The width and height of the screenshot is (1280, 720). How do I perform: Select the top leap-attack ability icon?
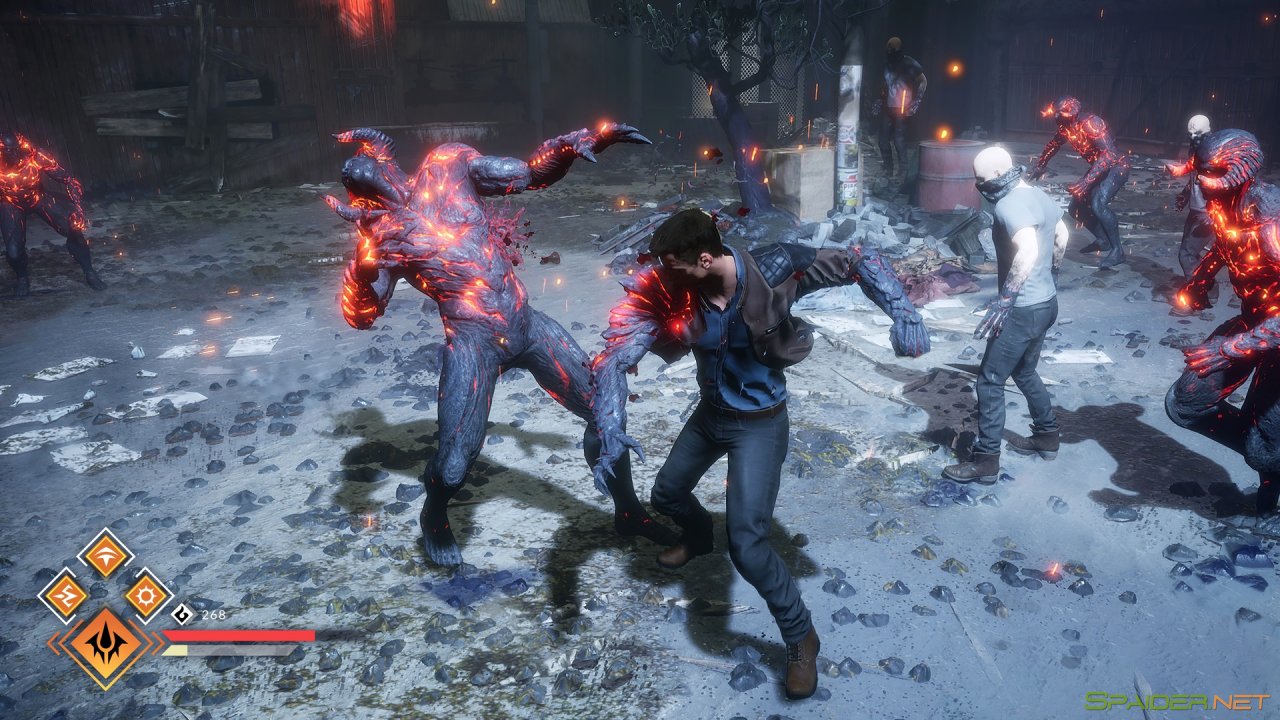(106, 555)
